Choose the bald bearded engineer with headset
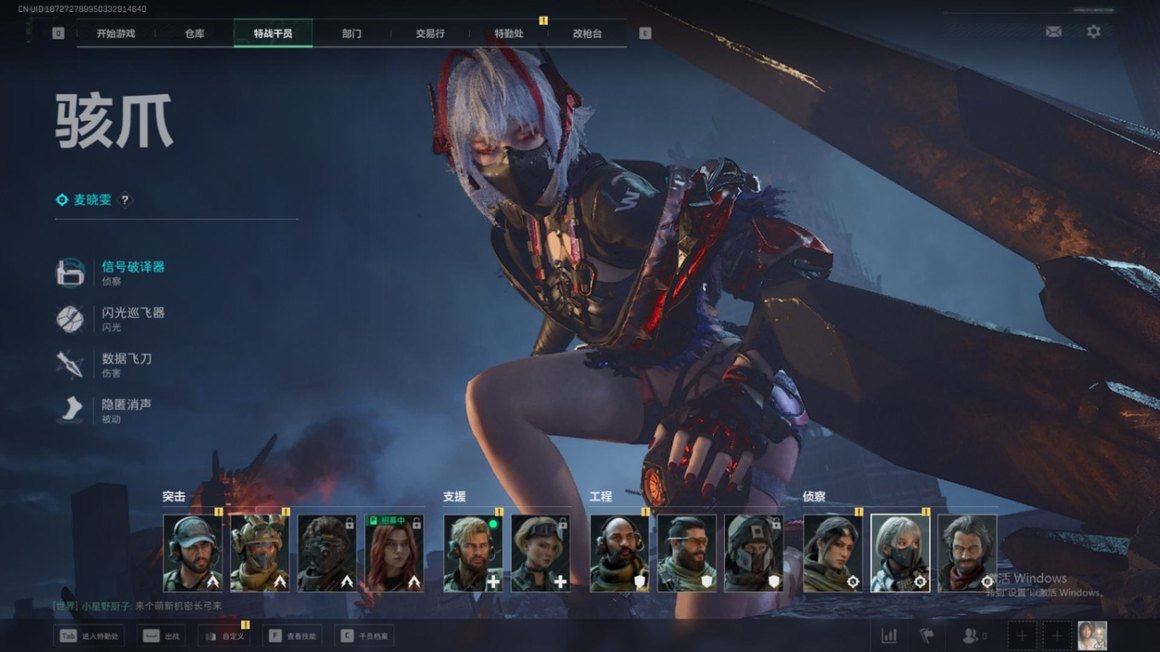This screenshot has height=652, width=1160. click(x=620, y=553)
